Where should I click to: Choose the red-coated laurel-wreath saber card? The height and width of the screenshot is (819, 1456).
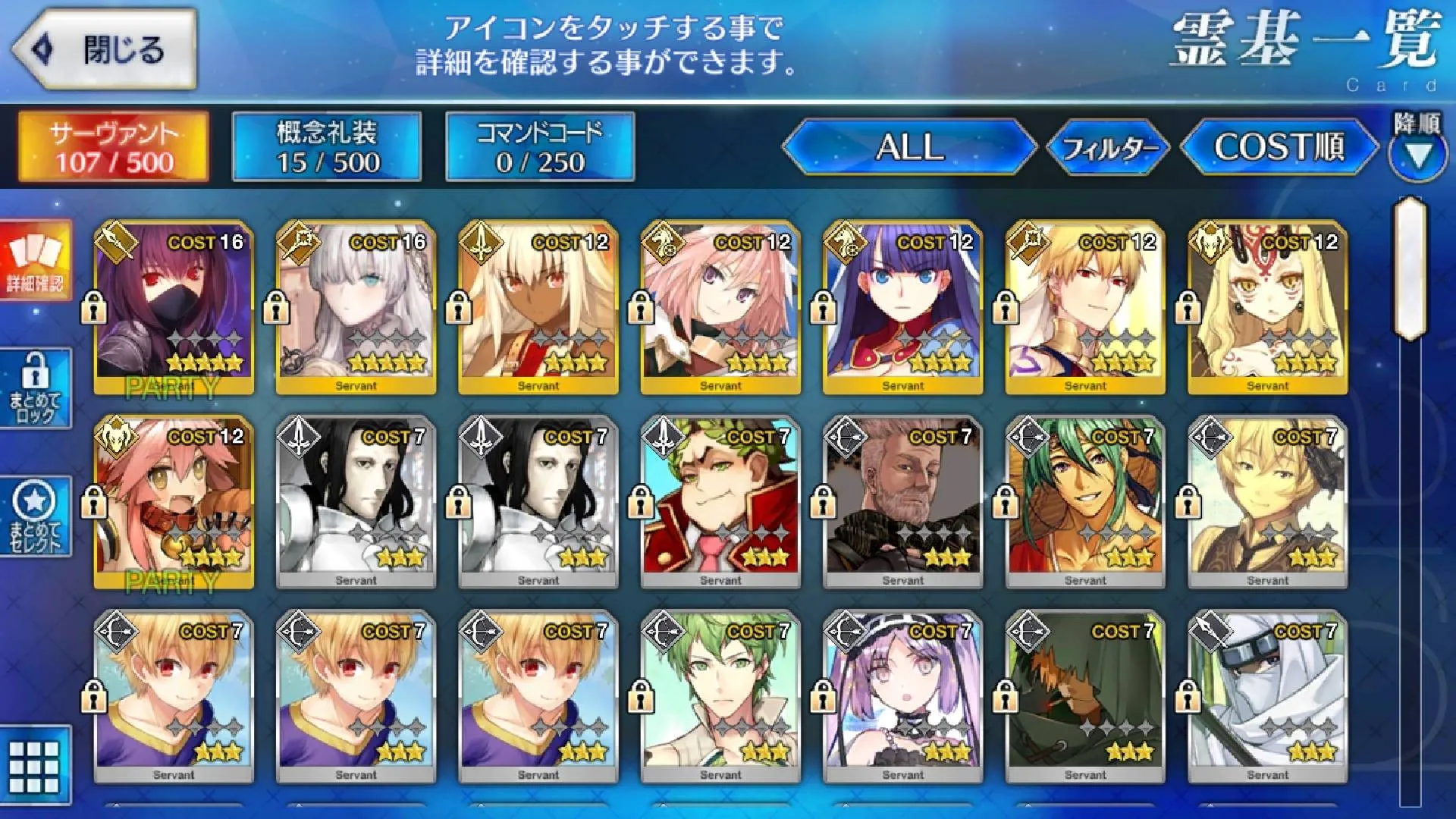click(720, 502)
